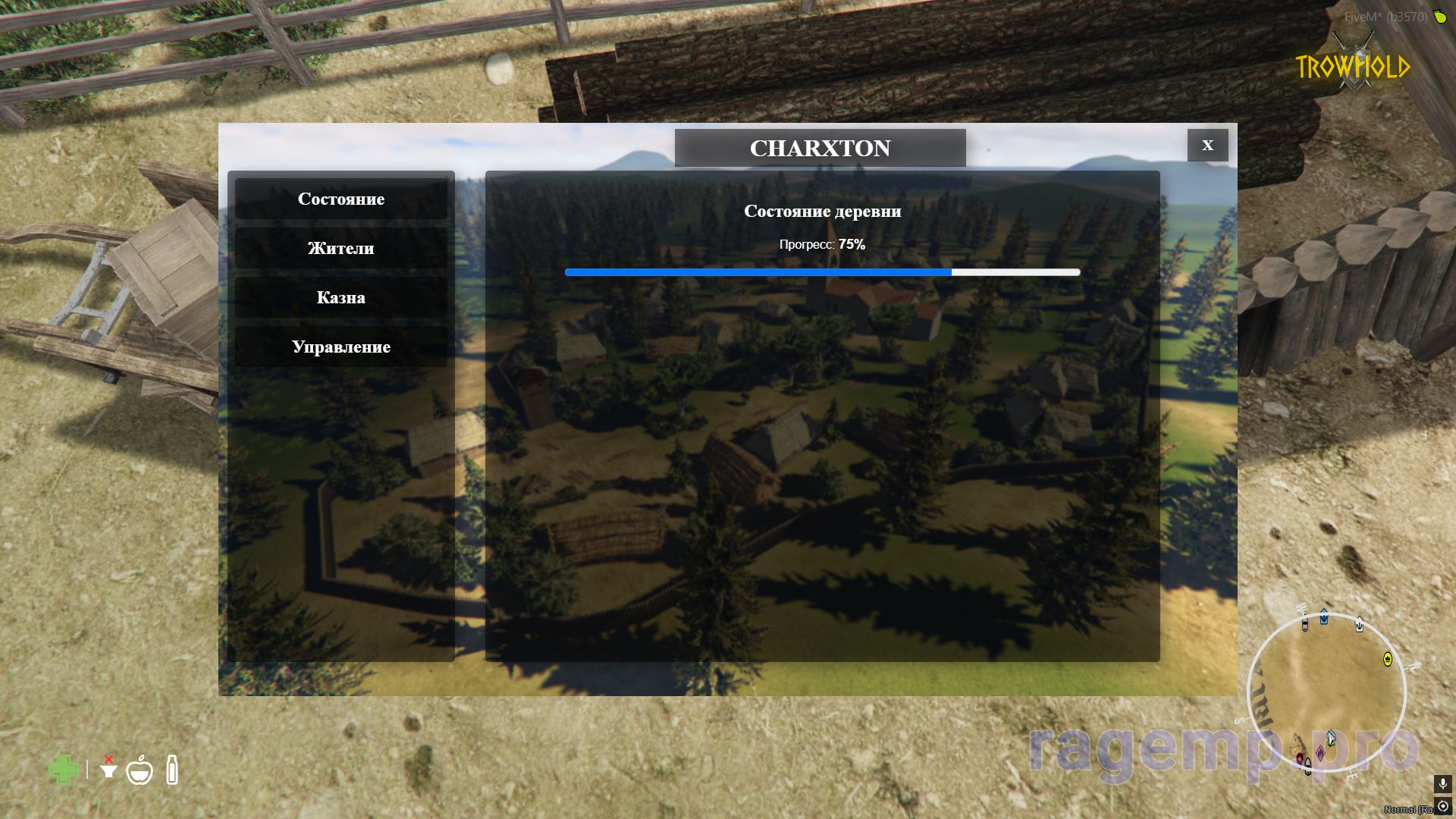Close the Charxton village window

coord(1207,145)
